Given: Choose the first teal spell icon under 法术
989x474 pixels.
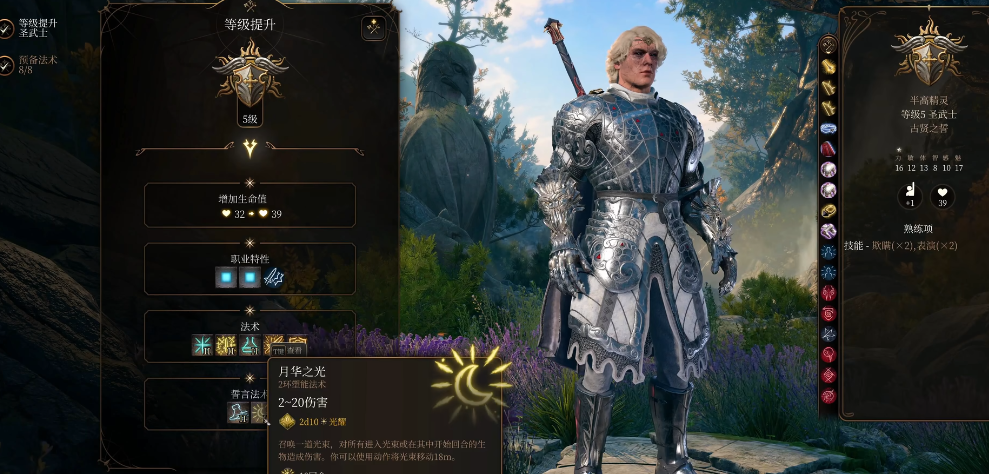Looking at the screenshot, I should (203, 346).
